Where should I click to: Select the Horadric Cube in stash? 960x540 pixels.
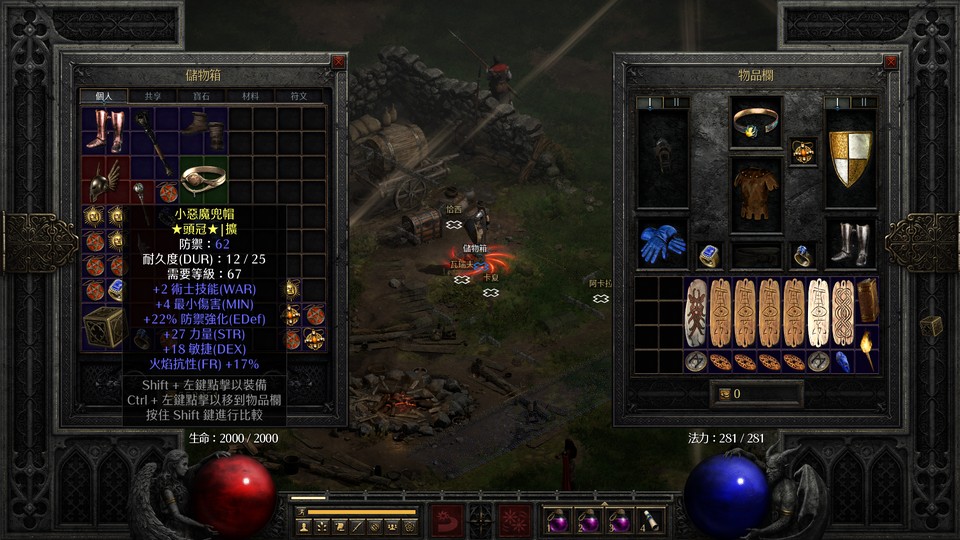pyautogui.click(x=105, y=326)
